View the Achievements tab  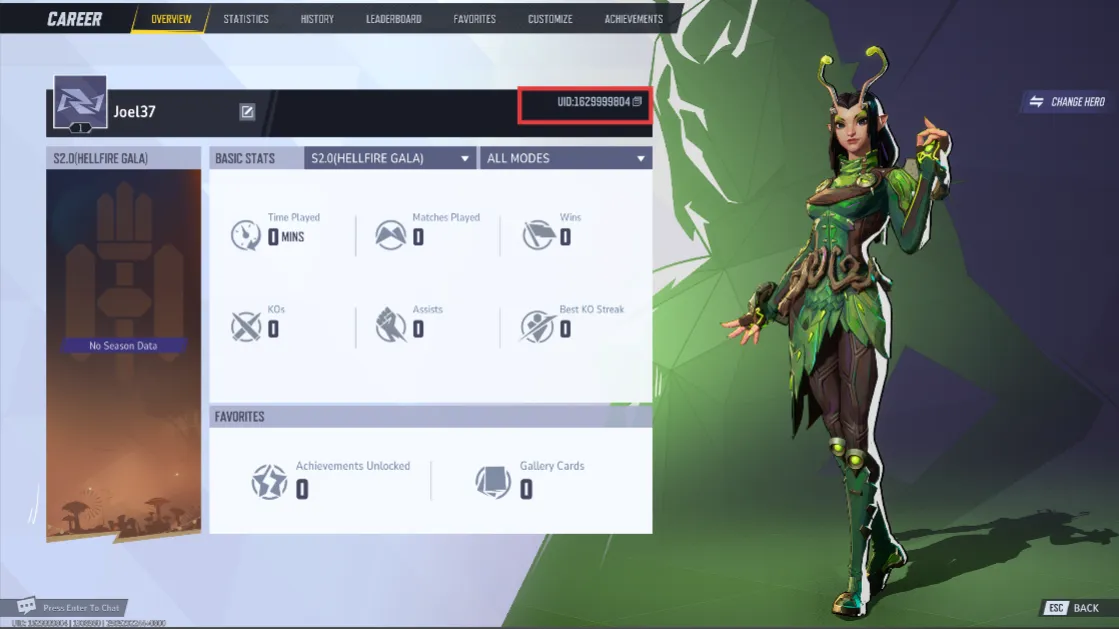click(633, 19)
